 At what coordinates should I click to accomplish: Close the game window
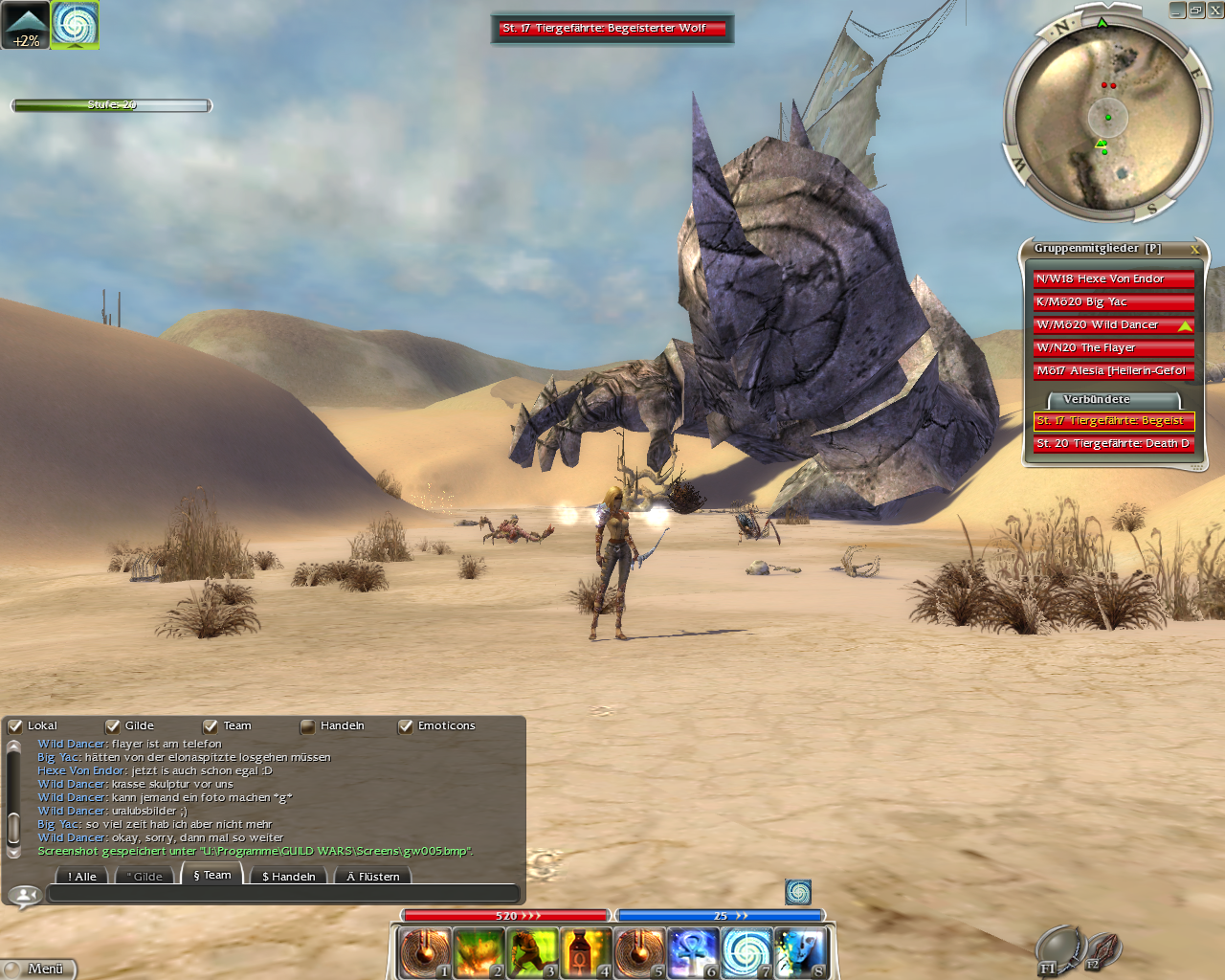coord(1215,10)
